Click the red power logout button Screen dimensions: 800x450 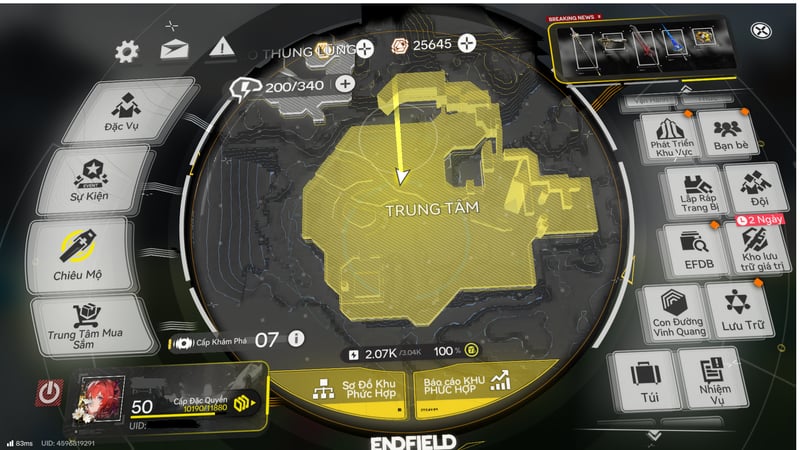[48, 392]
